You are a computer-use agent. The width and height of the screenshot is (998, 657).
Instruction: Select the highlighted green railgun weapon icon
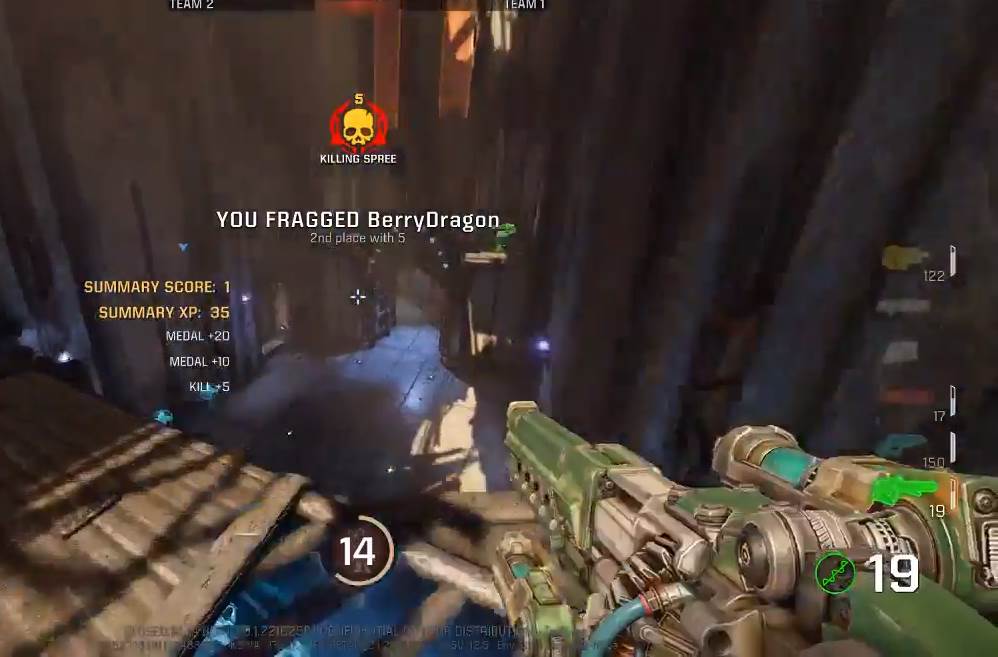pyautogui.click(x=904, y=491)
